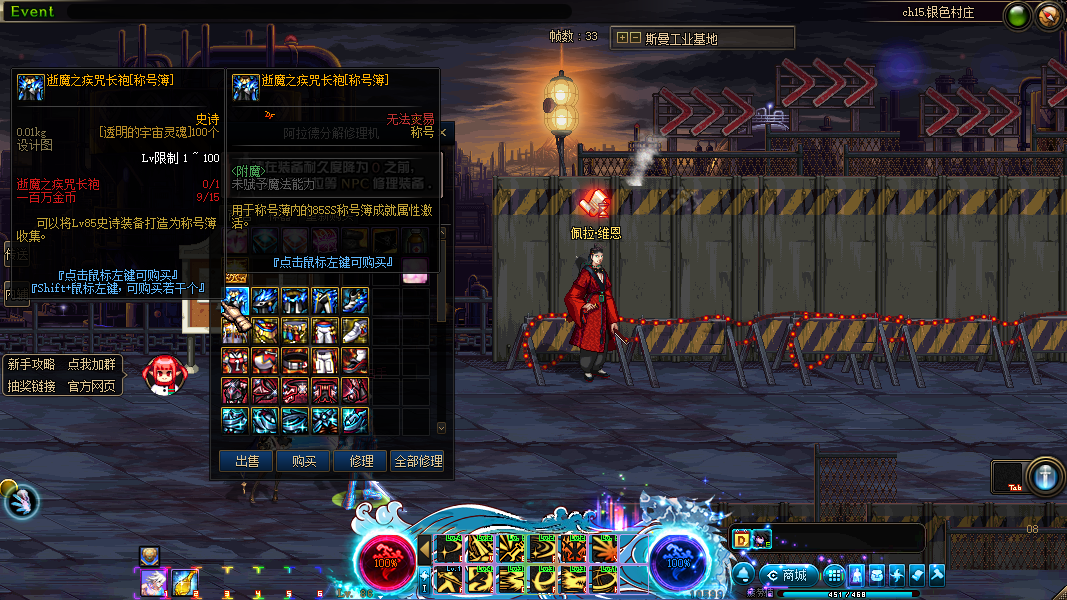Click the 购买 (Buy) button

(304, 461)
